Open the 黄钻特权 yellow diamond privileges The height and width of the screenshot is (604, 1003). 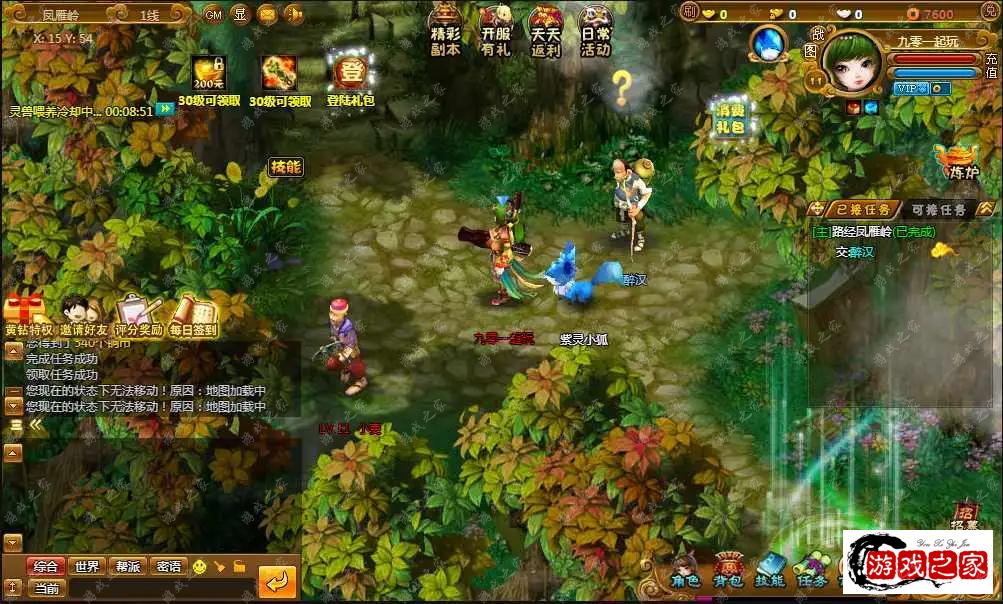pos(27,314)
